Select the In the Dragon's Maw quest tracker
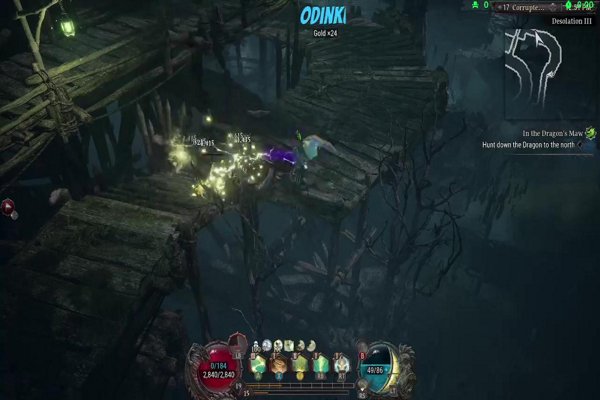The height and width of the screenshot is (400, 600). pyautogui.click(x=554, y=133)
